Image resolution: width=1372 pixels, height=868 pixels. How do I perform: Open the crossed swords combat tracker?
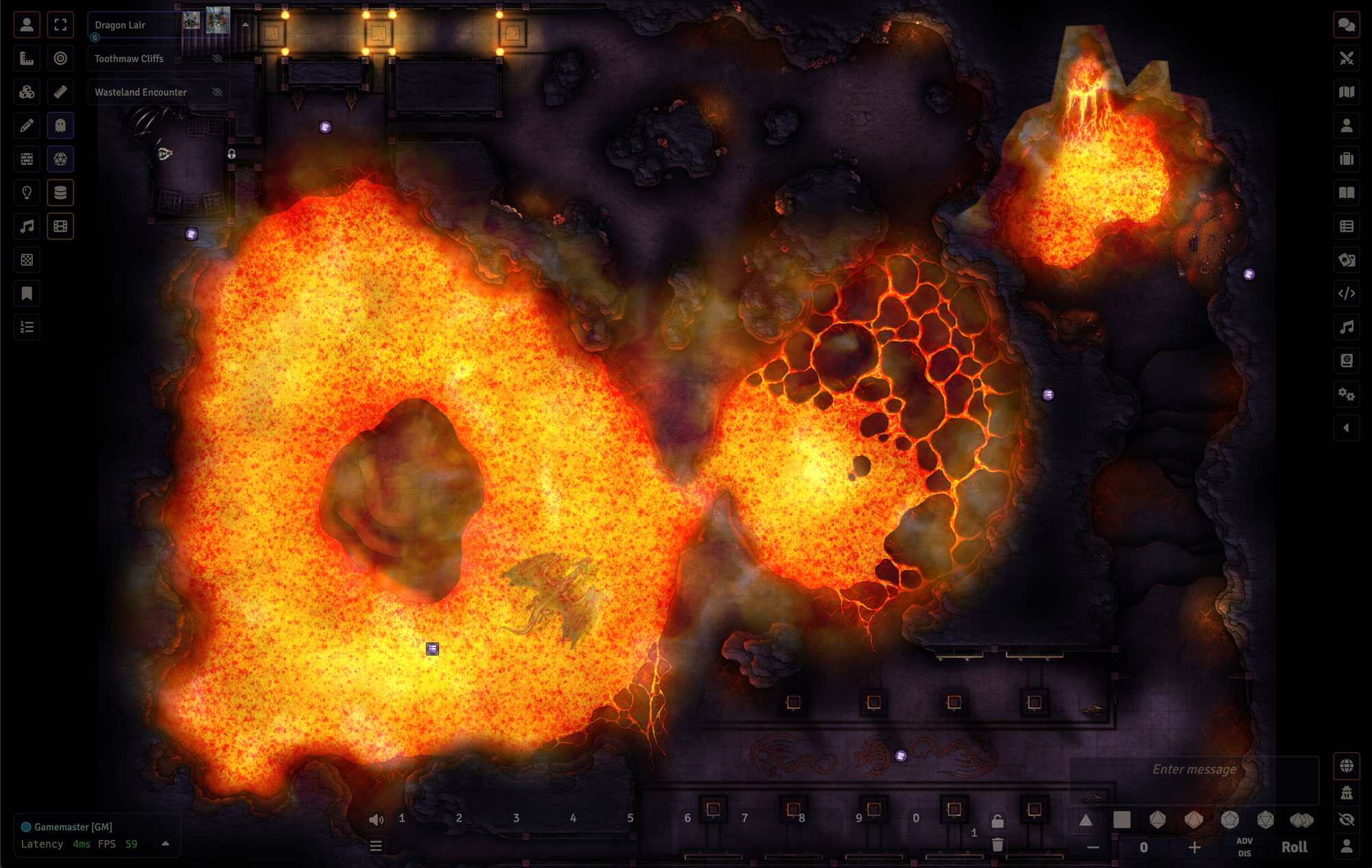point(1347,59)
